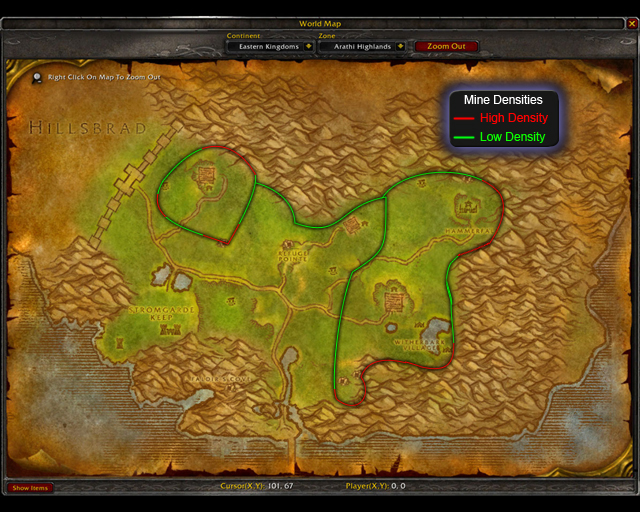Open the Continent dropdown showing Eastern Kingdoms
The width and height of the screenshot is (640, 512).
click(309, 46)
